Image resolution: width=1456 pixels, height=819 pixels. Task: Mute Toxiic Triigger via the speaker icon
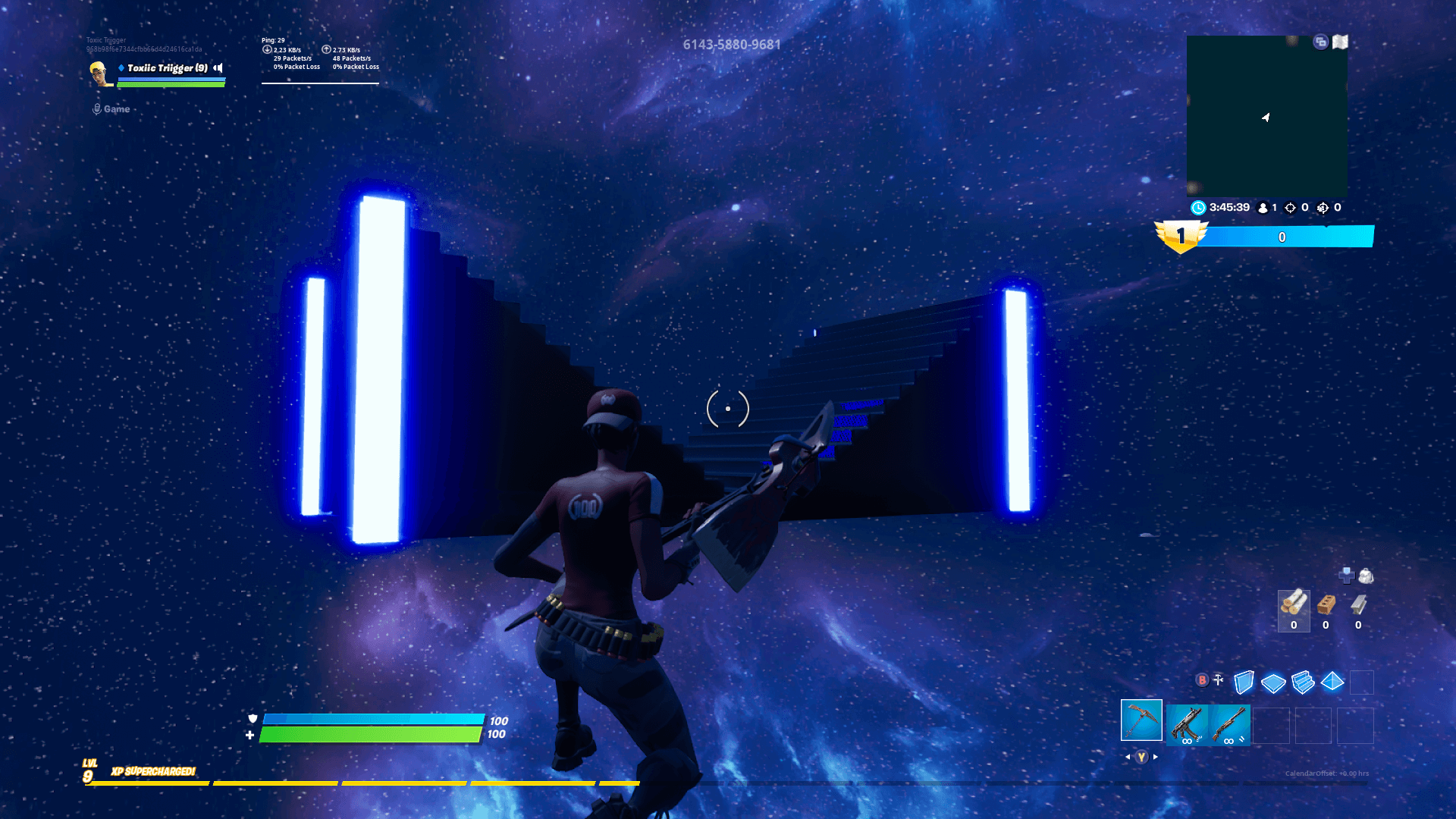pos(218,68)
